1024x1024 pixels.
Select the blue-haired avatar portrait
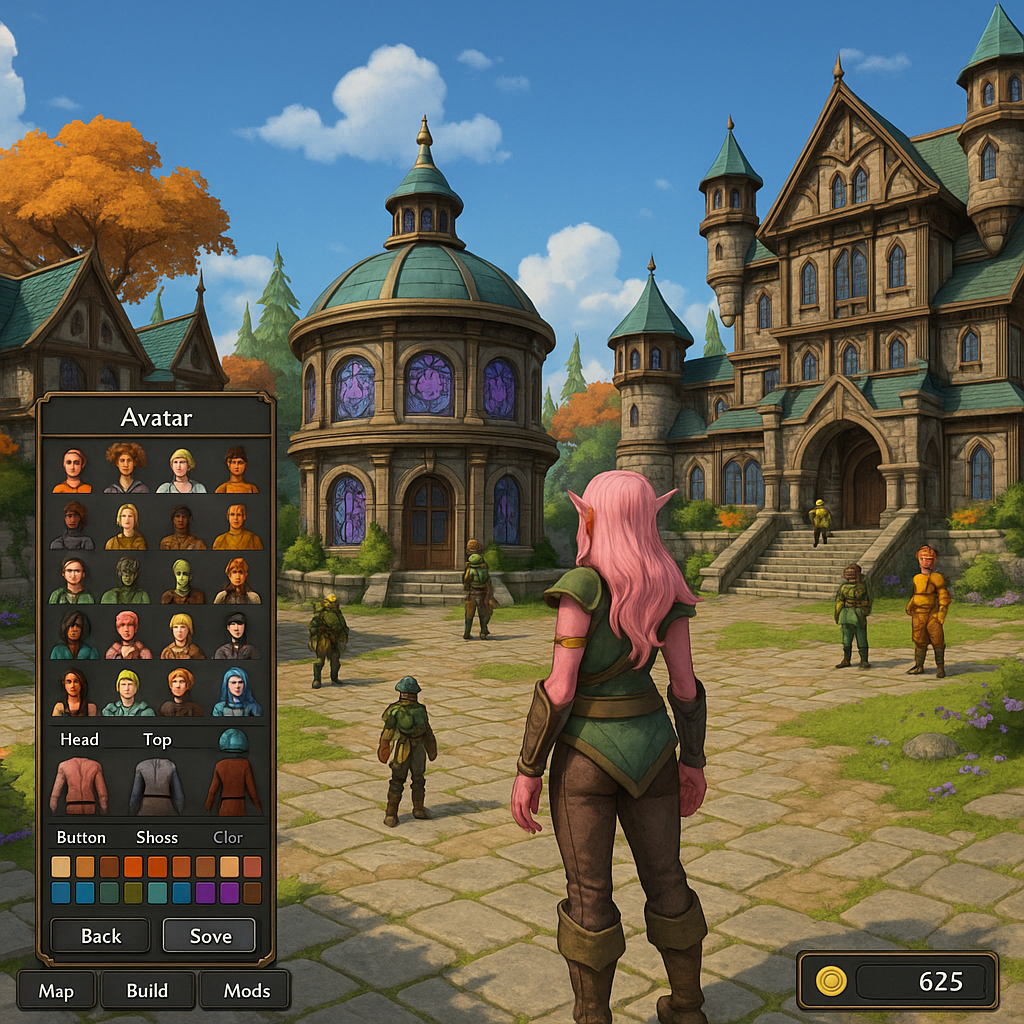237,692
